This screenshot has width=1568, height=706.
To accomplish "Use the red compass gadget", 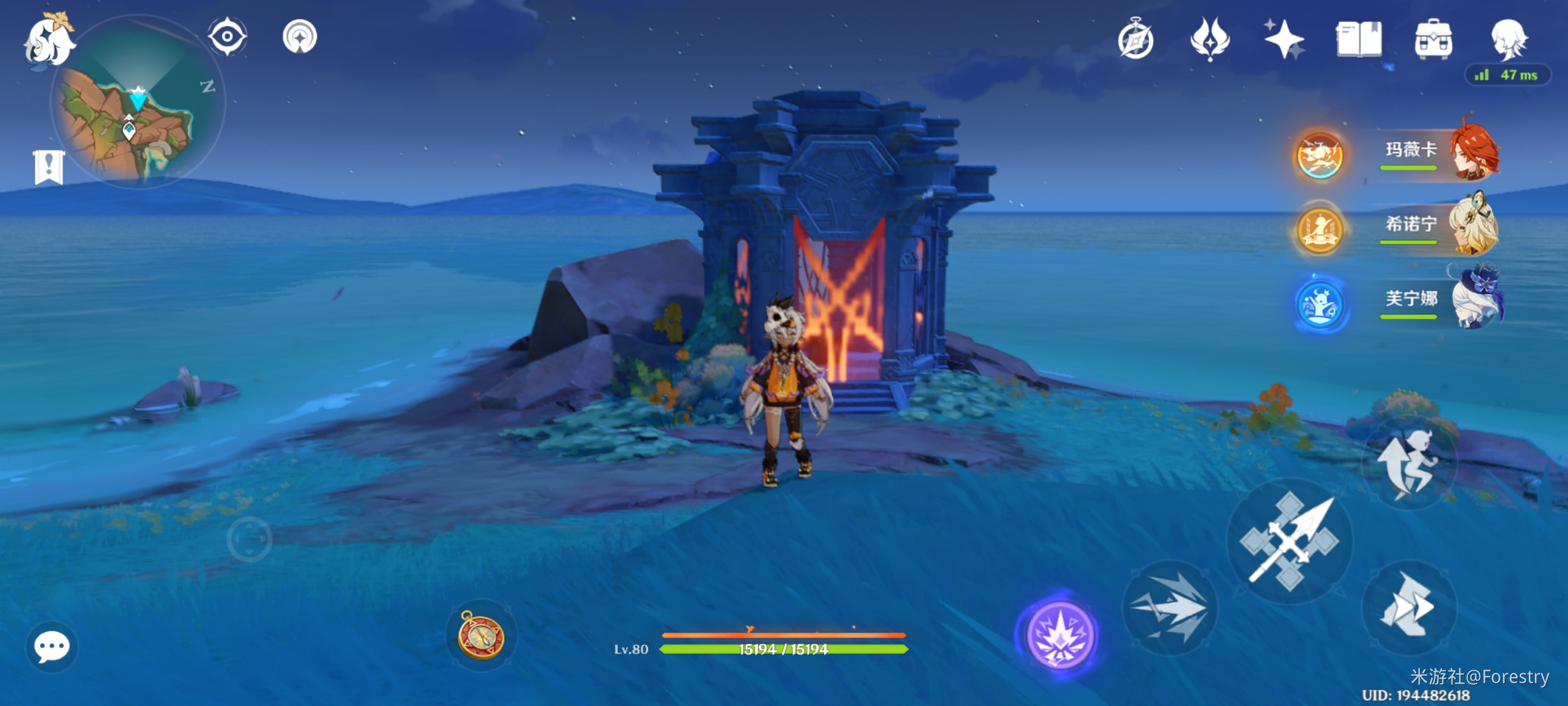I will (x=481, y=635).
